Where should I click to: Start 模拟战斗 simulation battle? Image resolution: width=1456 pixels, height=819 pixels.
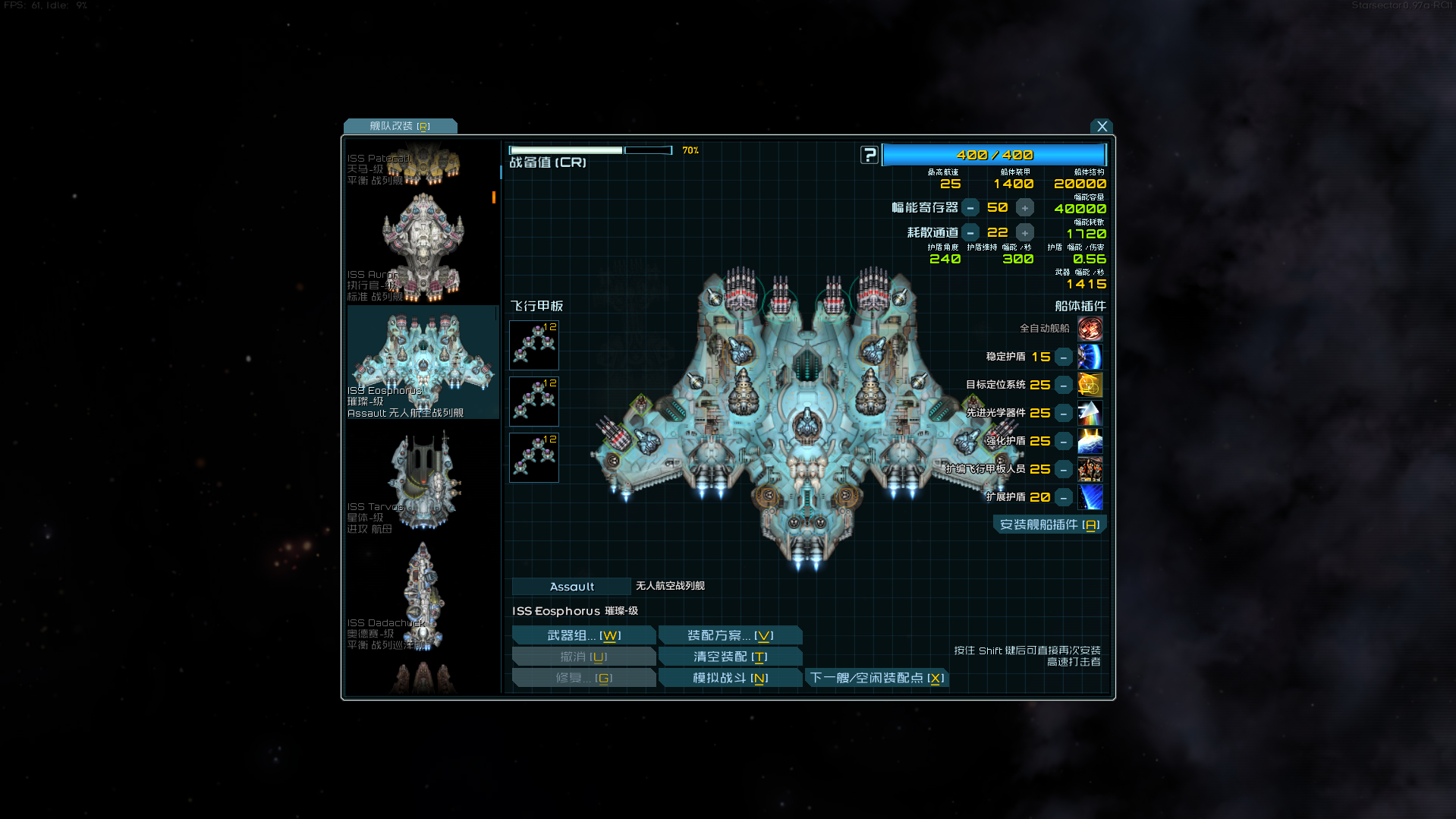730,678
